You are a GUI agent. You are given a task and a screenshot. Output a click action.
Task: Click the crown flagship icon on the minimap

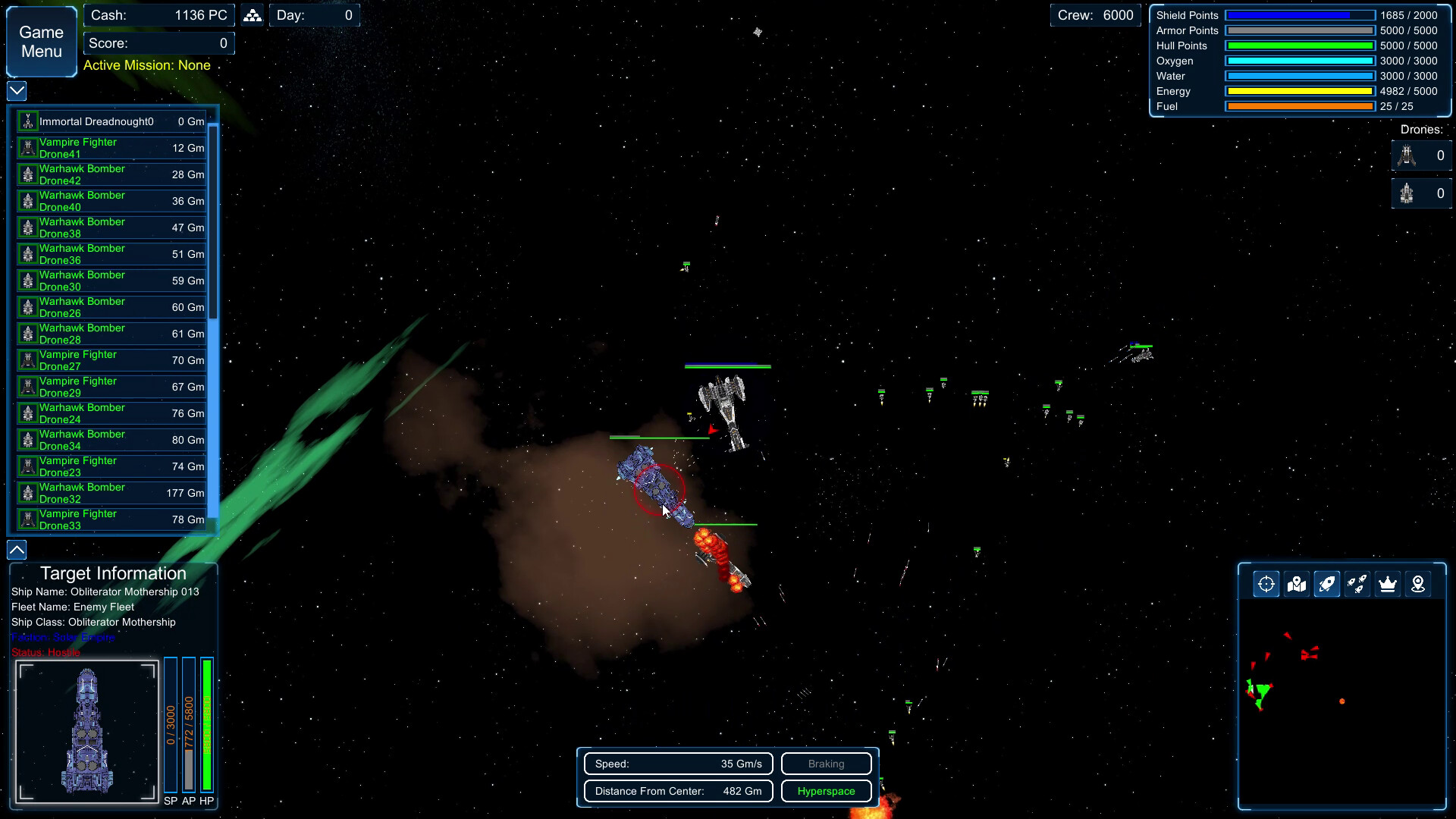[x=1387, y=584]
